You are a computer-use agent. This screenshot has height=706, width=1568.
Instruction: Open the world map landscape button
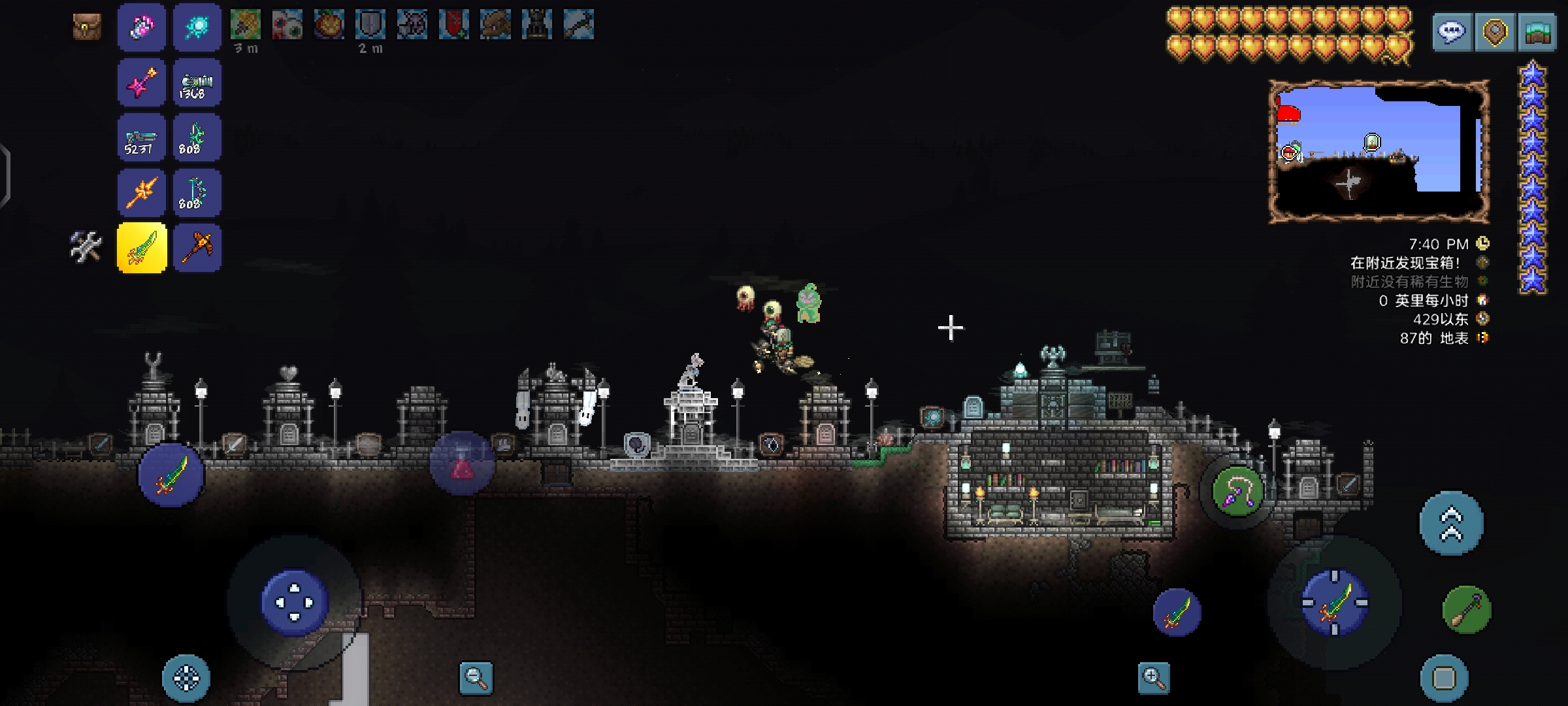[1538, 32]
